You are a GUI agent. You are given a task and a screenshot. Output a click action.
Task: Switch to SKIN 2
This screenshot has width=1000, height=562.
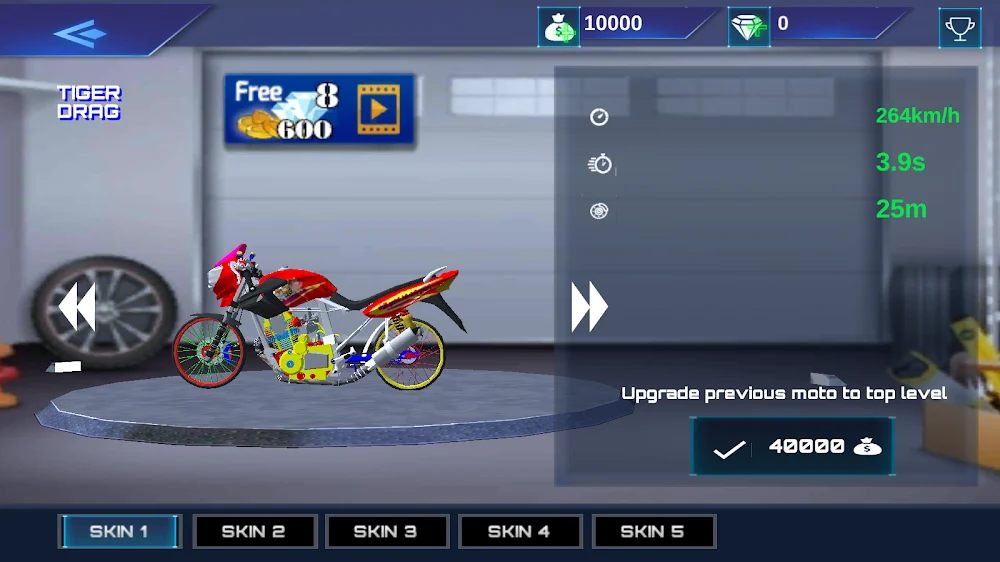coord(254,531)
